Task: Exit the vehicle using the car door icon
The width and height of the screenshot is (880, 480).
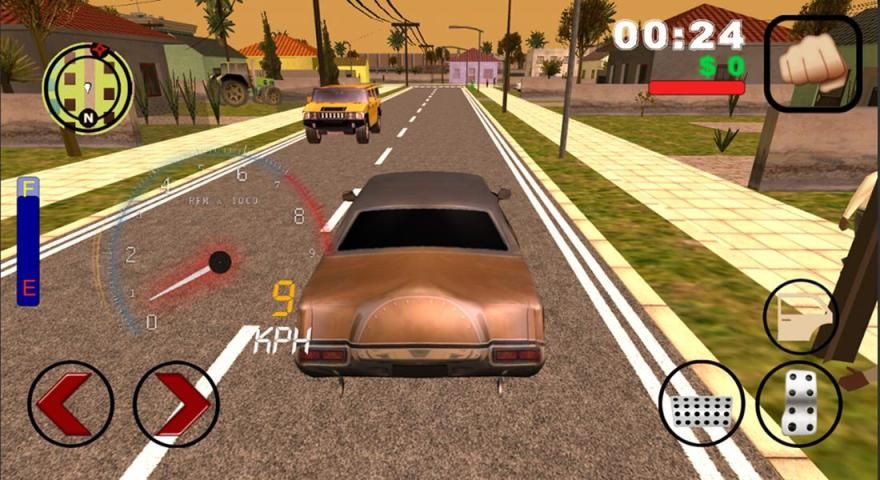Action: point(800,316)
